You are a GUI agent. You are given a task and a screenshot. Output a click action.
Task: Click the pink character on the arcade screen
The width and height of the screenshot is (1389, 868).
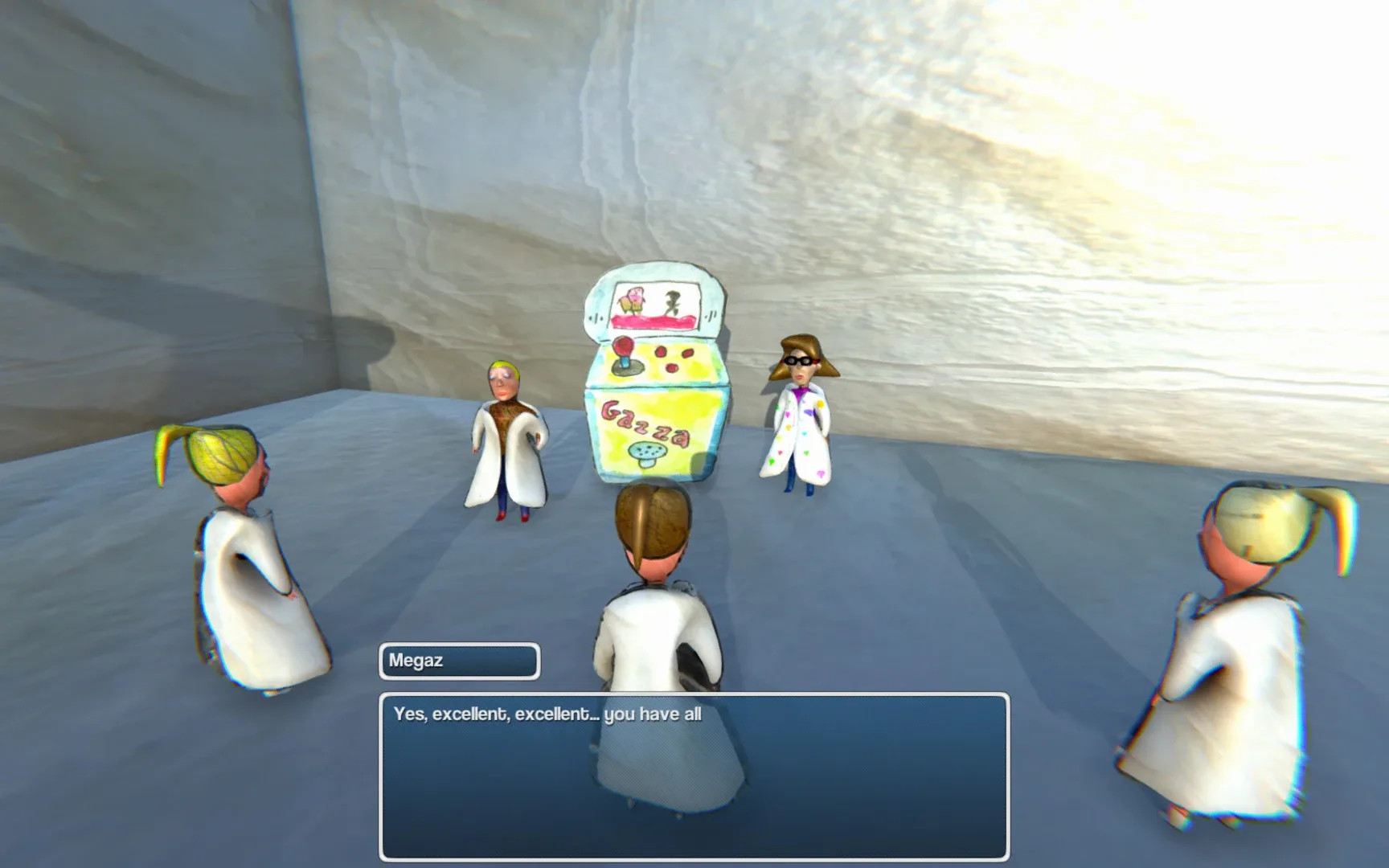tap(634, 300)
